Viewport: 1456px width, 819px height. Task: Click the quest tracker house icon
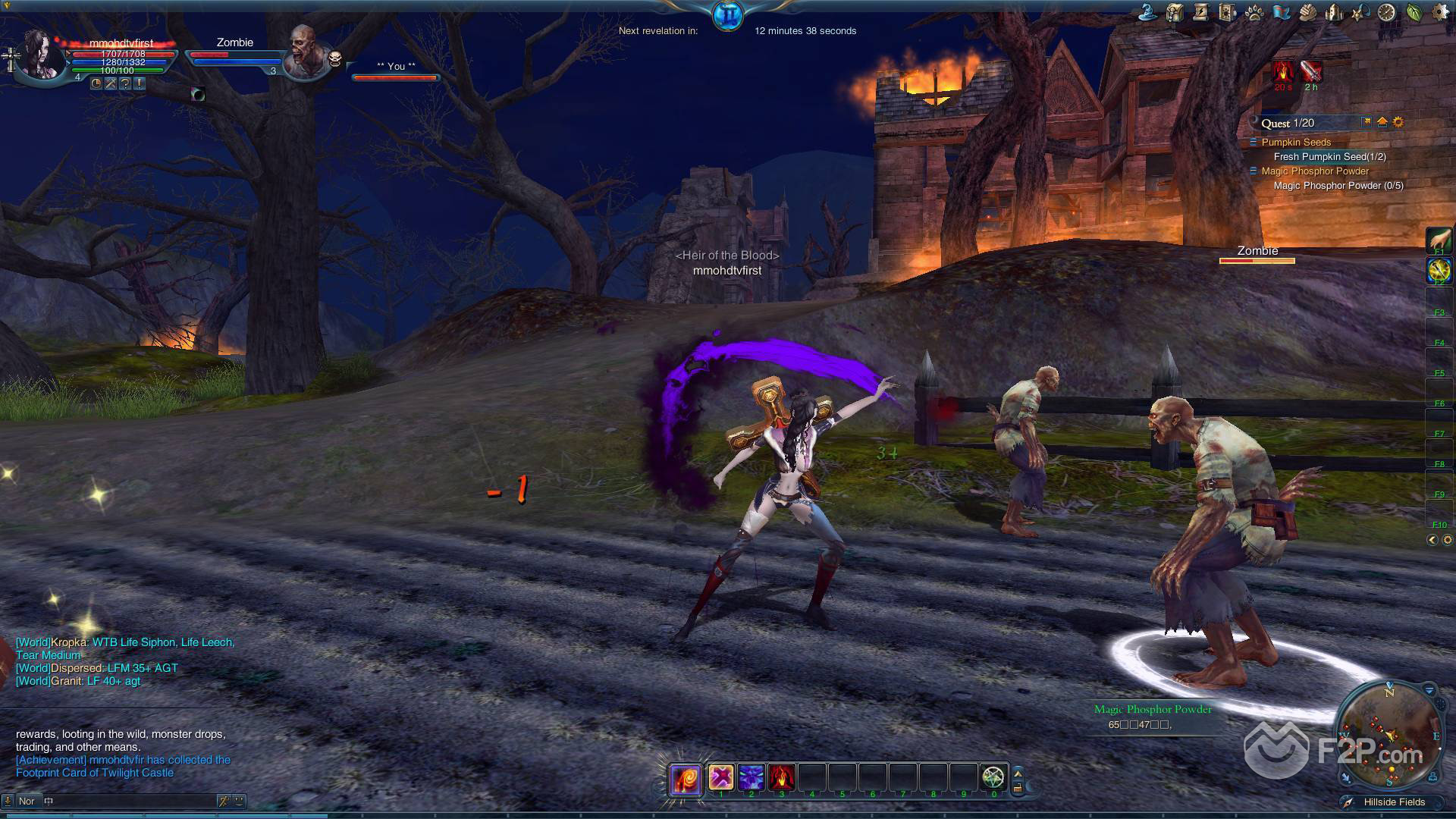click(x=1382, y=122)
